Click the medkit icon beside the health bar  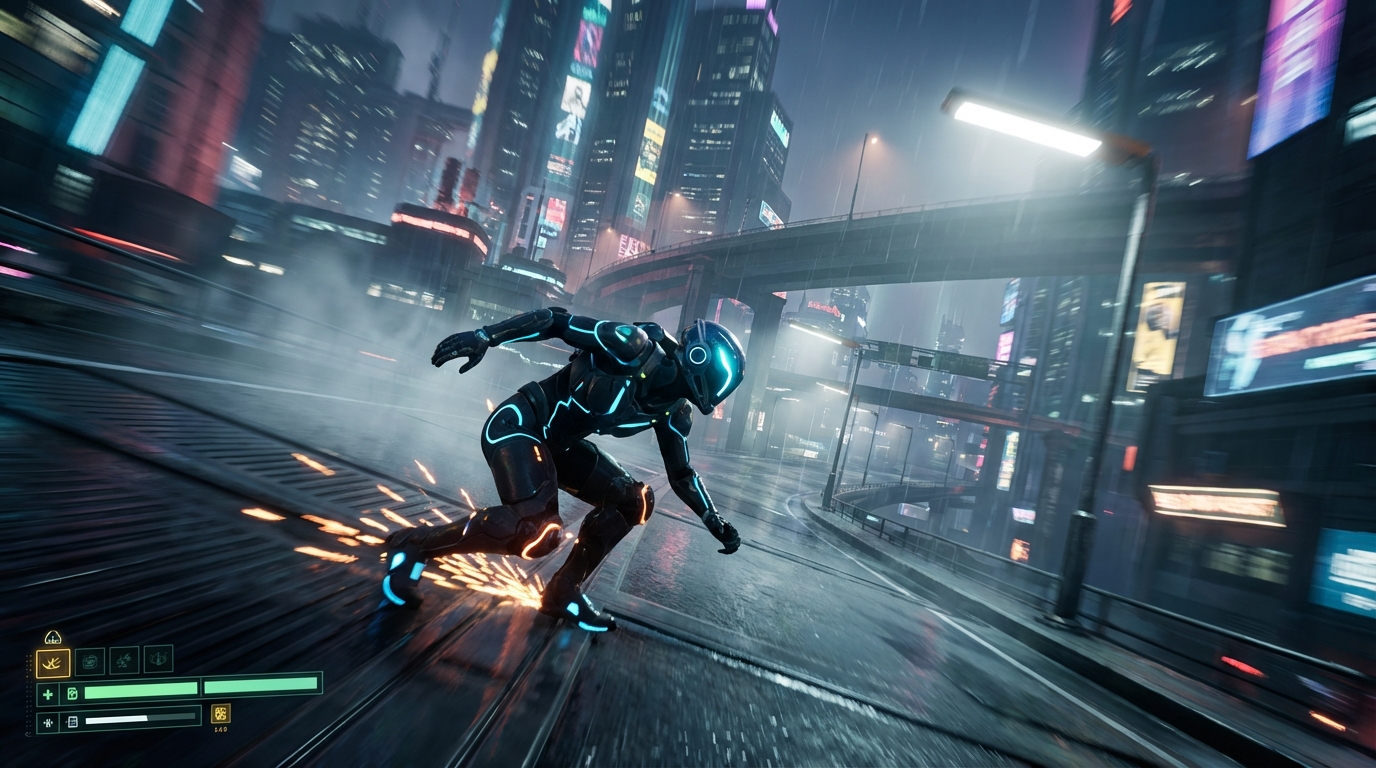point(73,694)
